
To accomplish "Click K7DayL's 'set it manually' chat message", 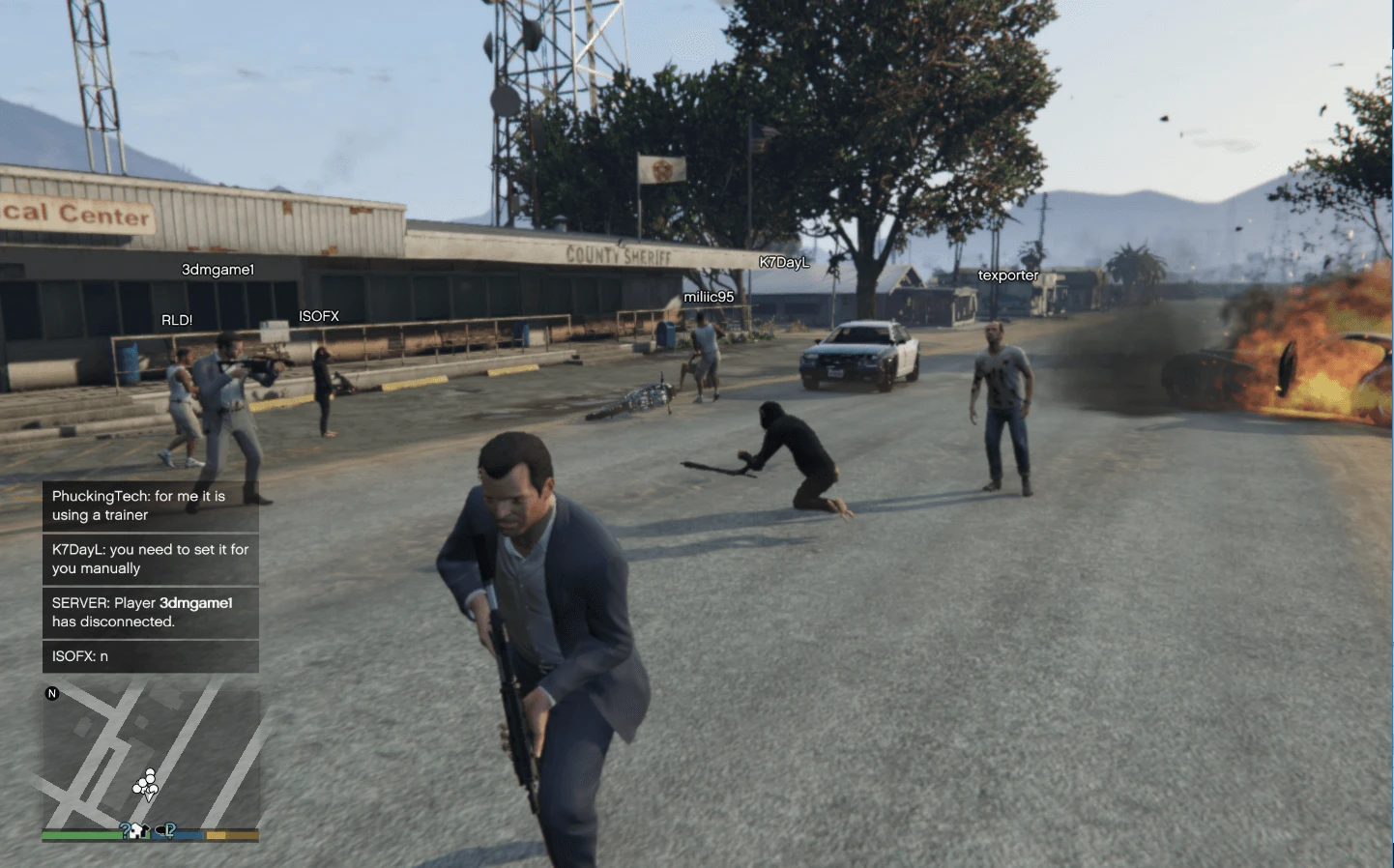I will (150, 559).
